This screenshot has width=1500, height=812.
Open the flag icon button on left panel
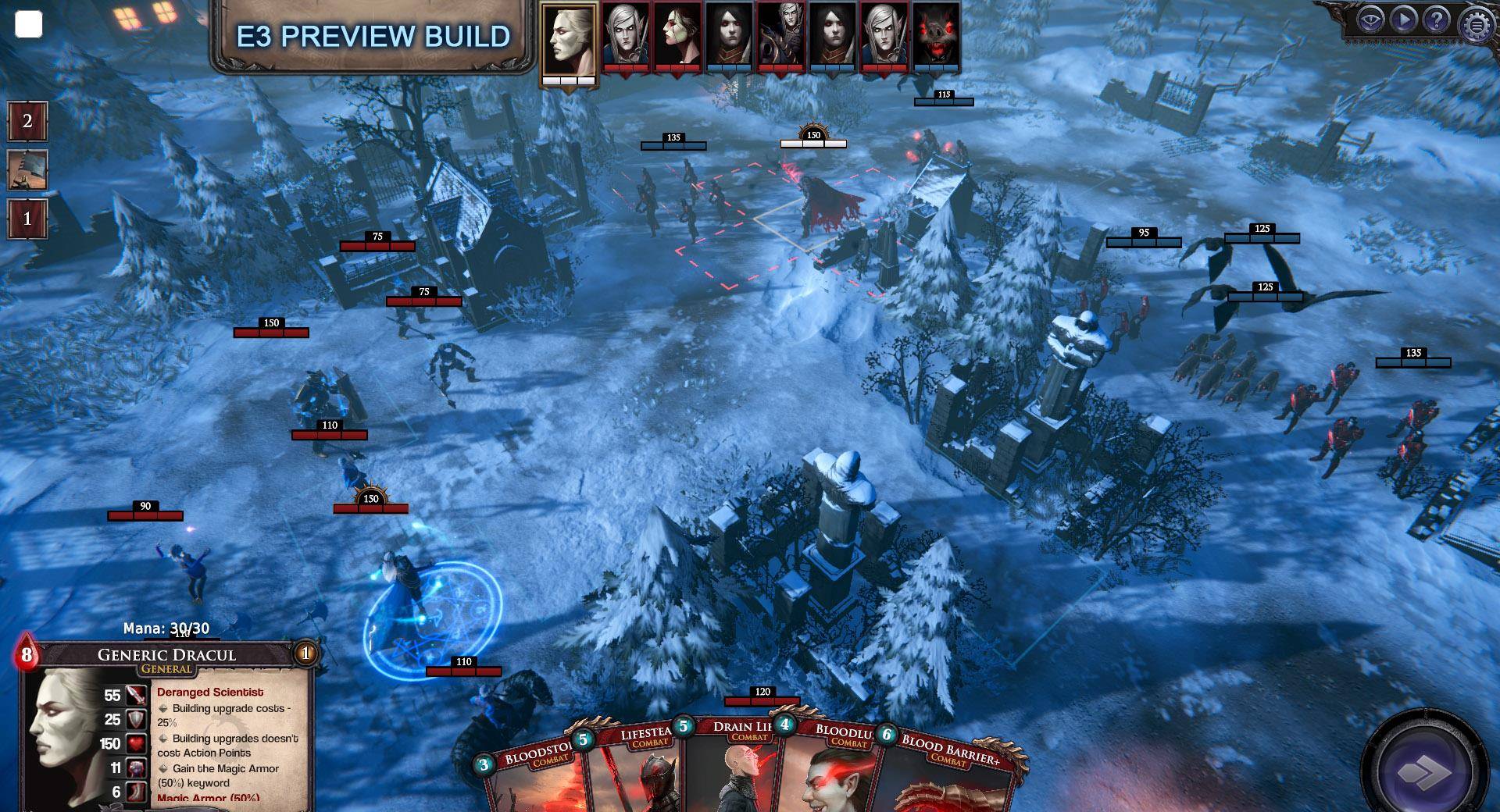coord(27,170)
